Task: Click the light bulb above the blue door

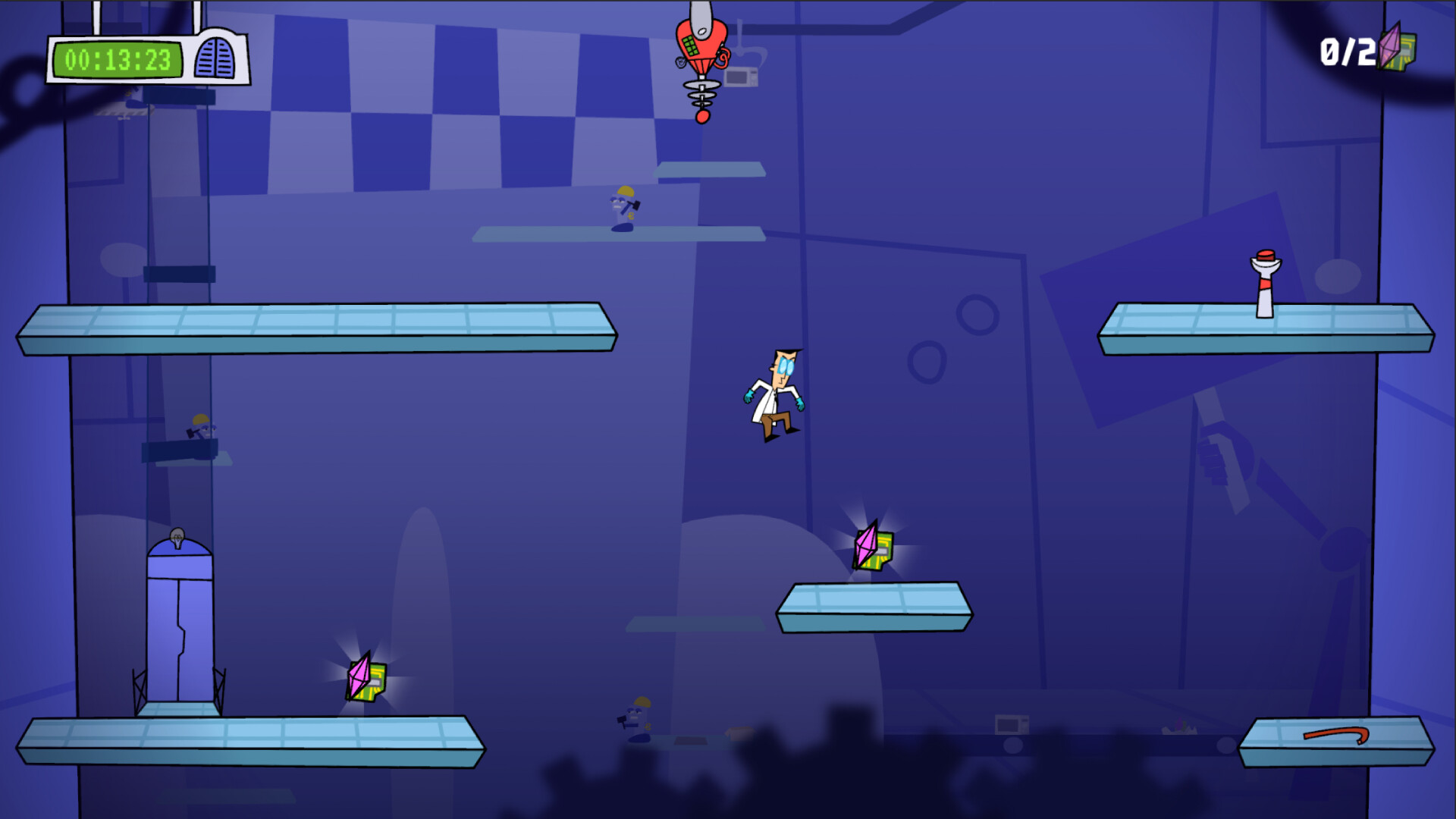Action: coord(176,536)
